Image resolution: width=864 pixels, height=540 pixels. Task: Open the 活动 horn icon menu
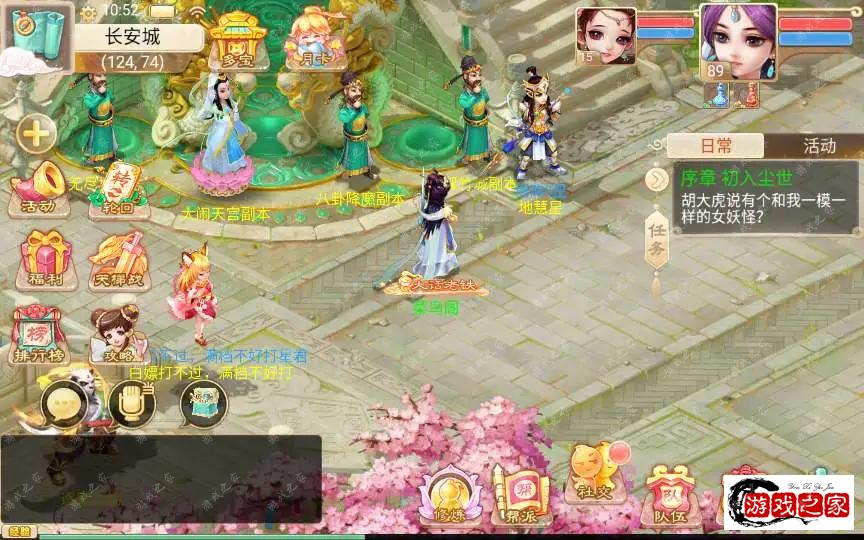pos(37,190)
